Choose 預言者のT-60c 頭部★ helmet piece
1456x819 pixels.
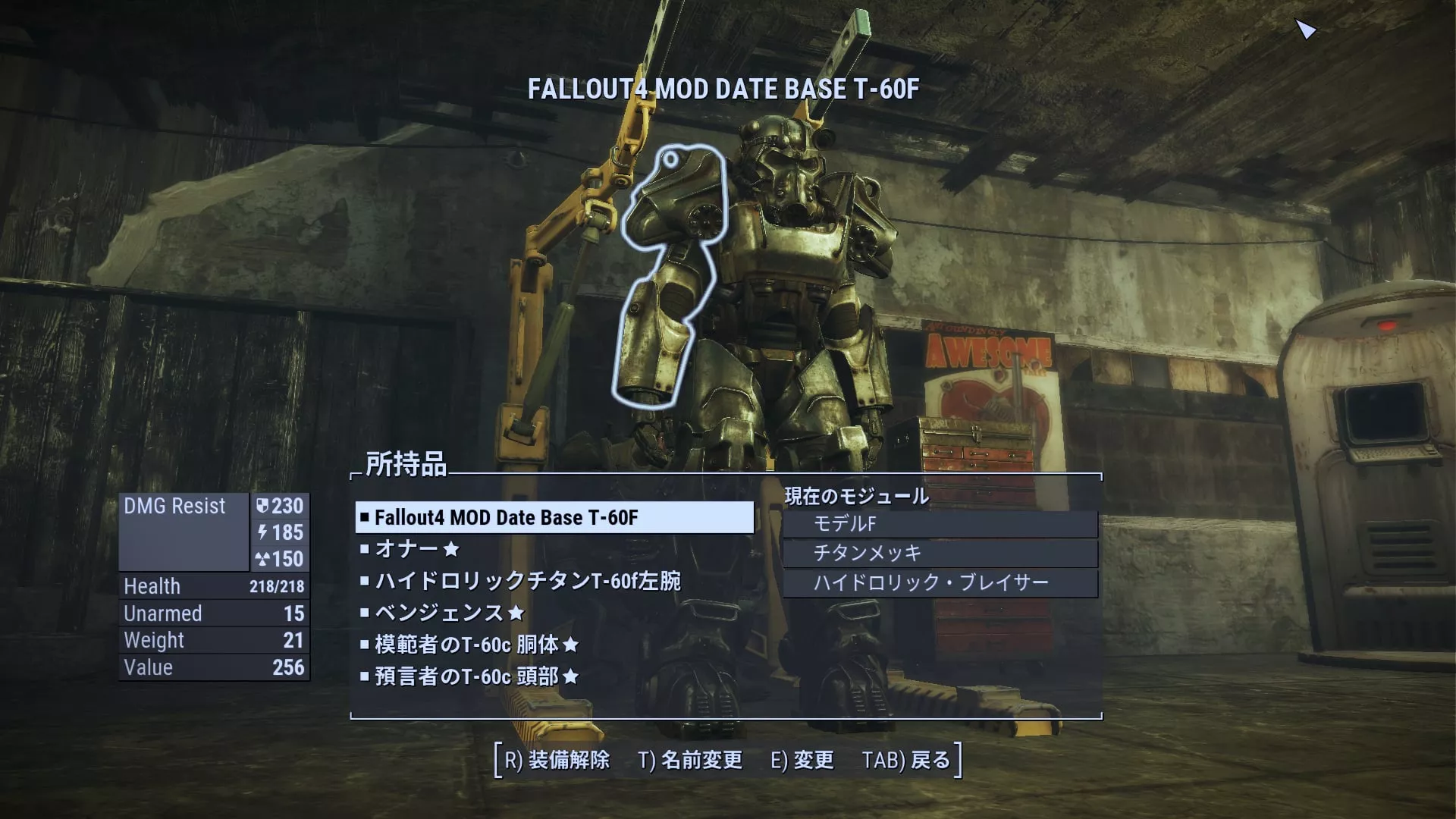click(476, 676)
